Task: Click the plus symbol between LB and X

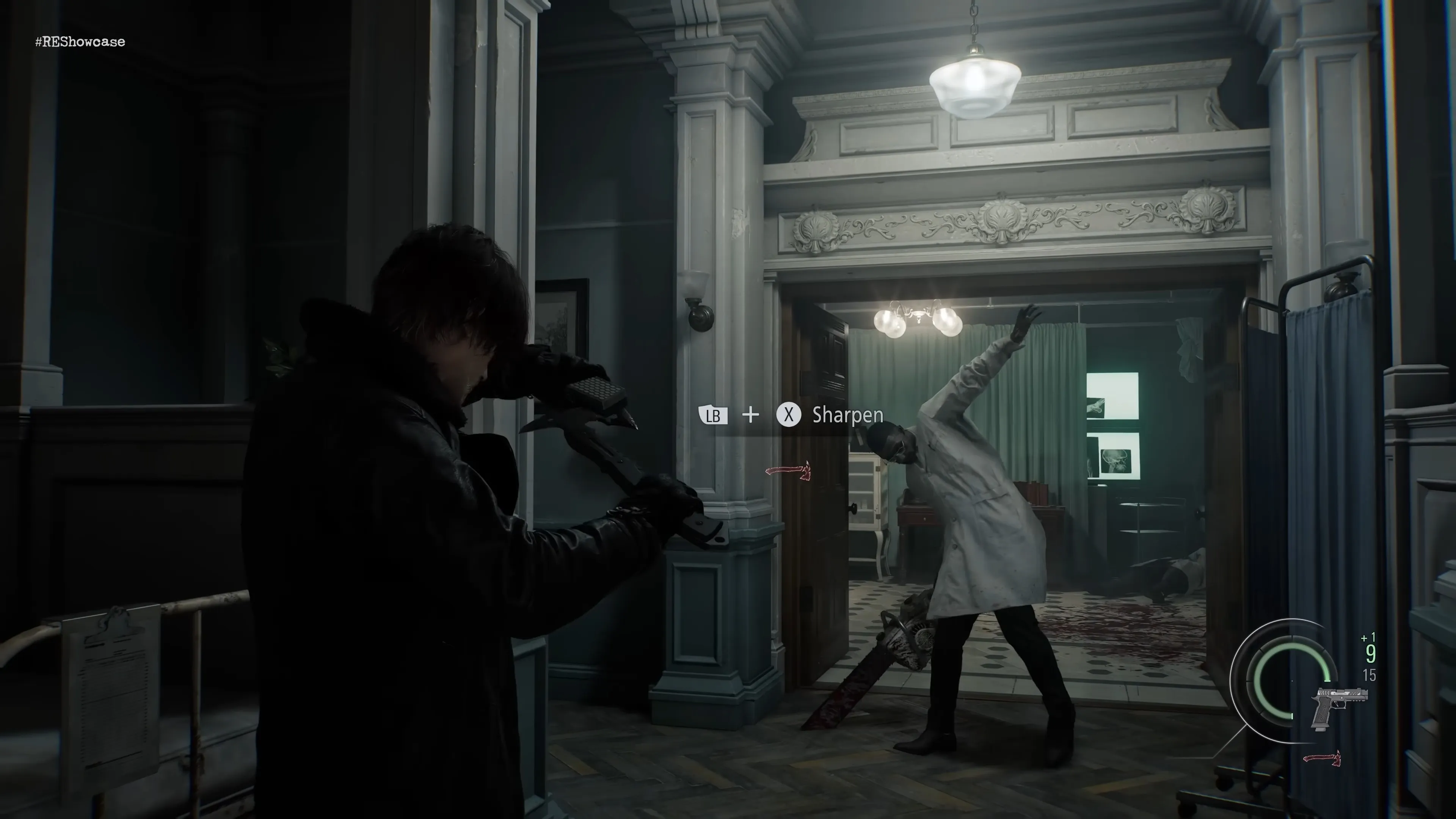Action: click(x=751, y=416)
